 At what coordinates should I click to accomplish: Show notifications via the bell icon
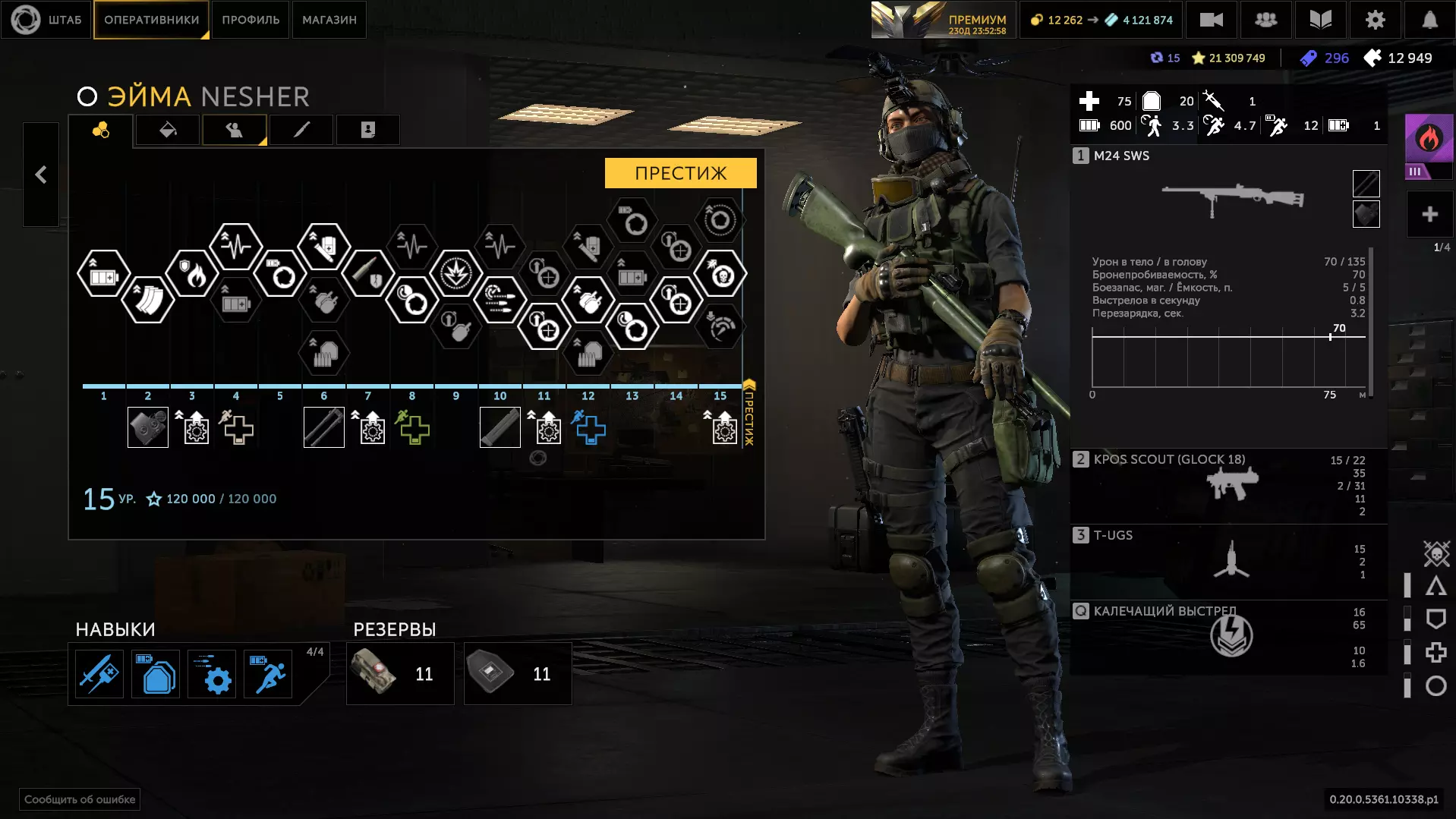1429,20
